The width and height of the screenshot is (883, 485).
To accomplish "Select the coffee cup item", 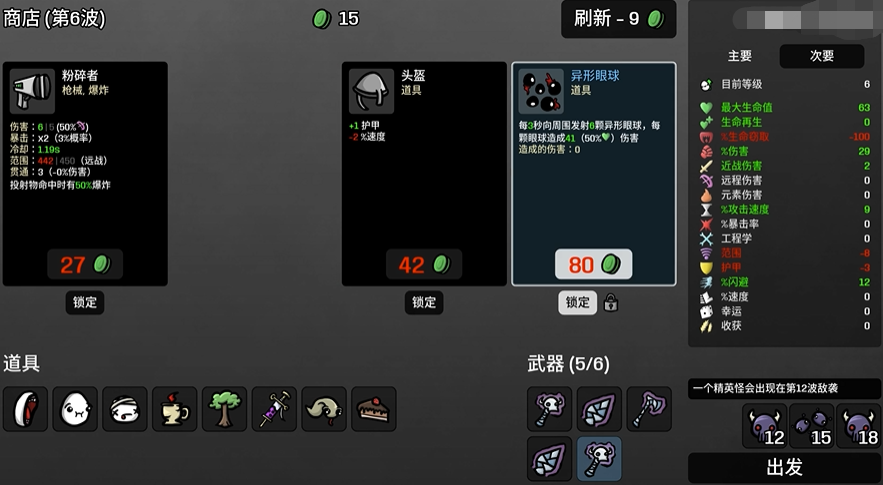I will point(175,409).
